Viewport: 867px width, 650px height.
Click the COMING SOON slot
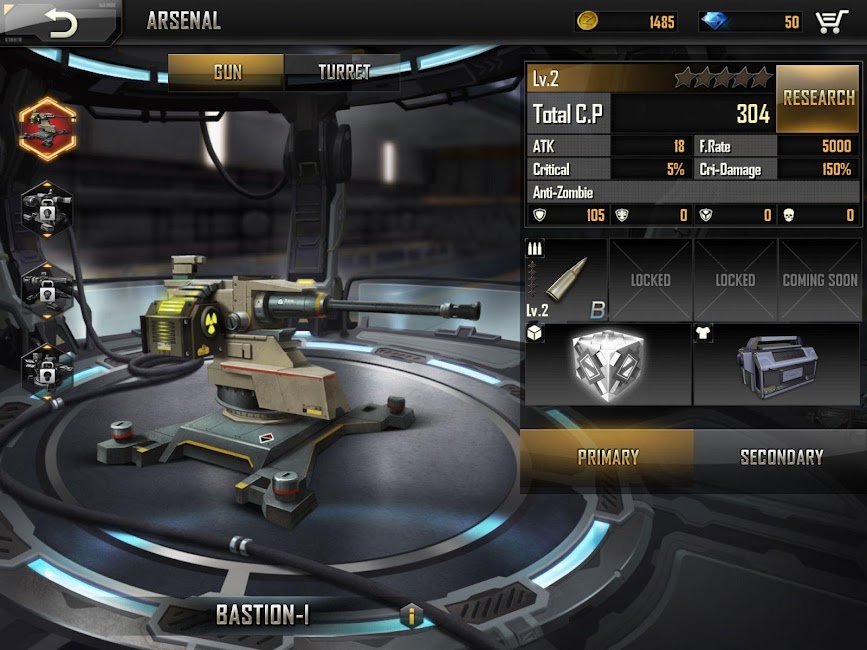819,280
